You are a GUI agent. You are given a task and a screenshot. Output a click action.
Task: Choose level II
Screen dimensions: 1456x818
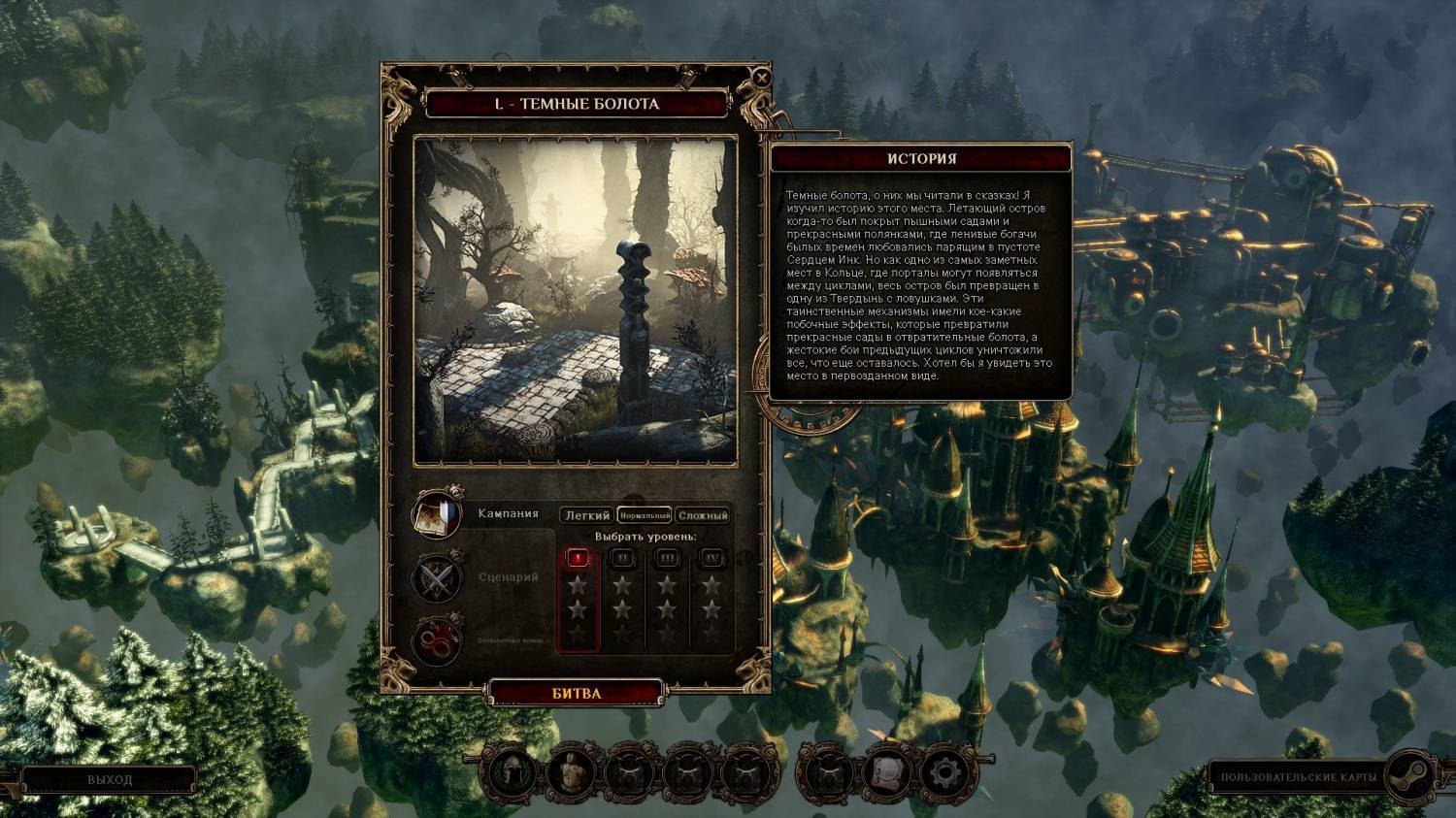[622, 558]
